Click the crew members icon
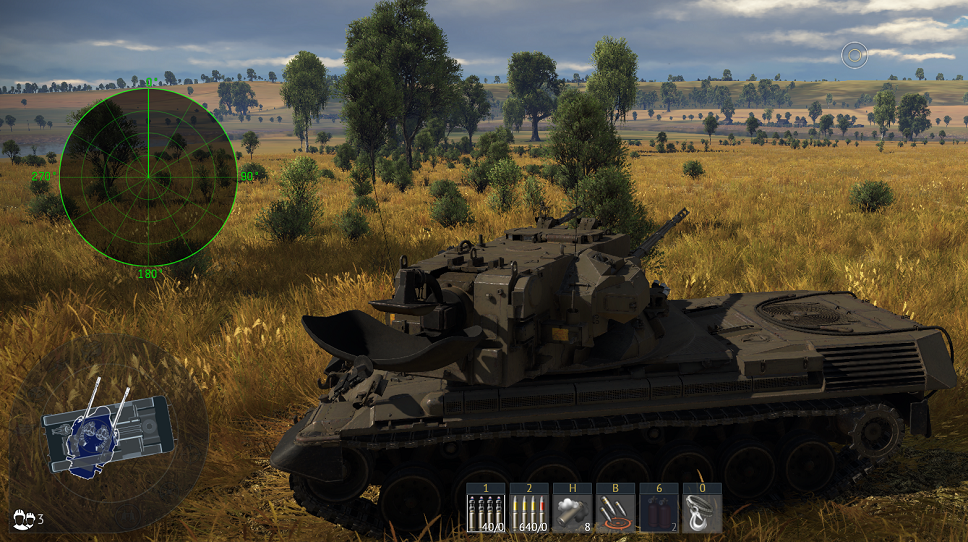The height and width of the screenshot is (542, 968). (23, 518)
